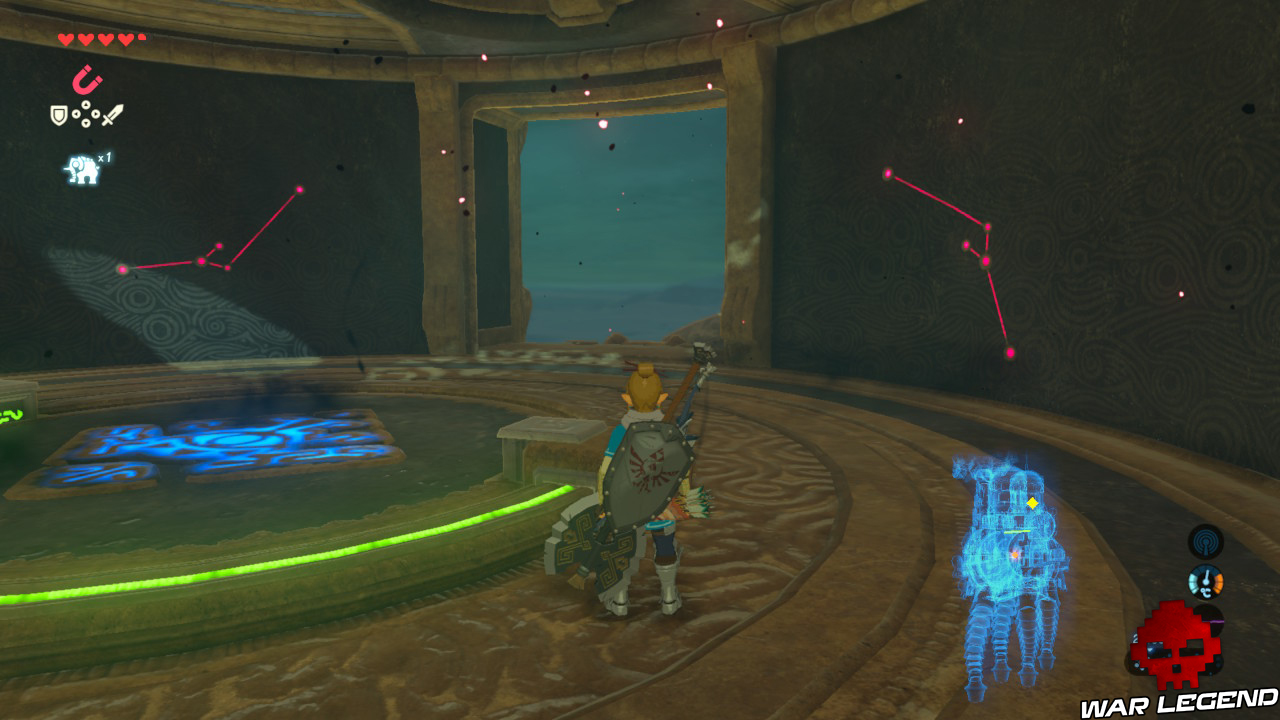Select the Magnesis rune icon

click(x=87, y=80)
